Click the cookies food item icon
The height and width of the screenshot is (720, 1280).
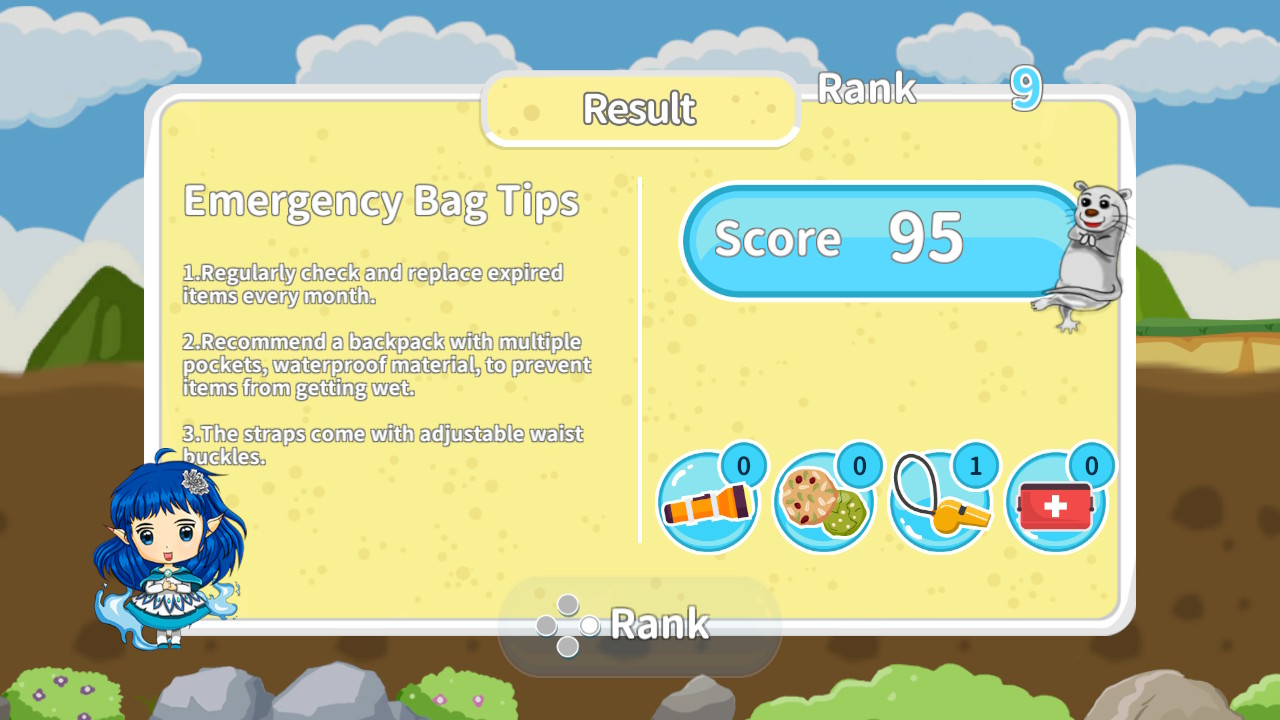824,503
